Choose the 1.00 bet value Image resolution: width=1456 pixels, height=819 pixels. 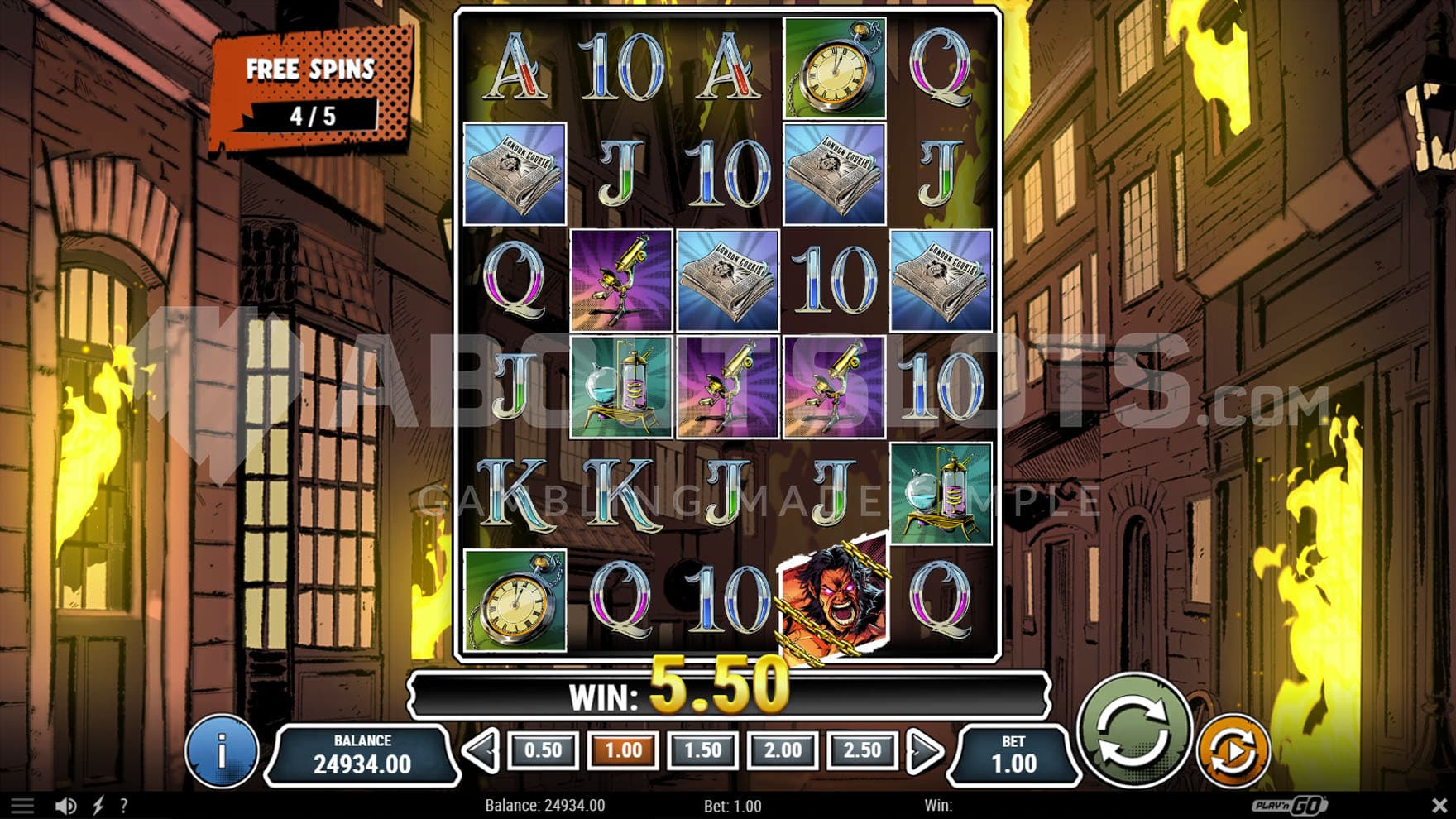(623, 750)
